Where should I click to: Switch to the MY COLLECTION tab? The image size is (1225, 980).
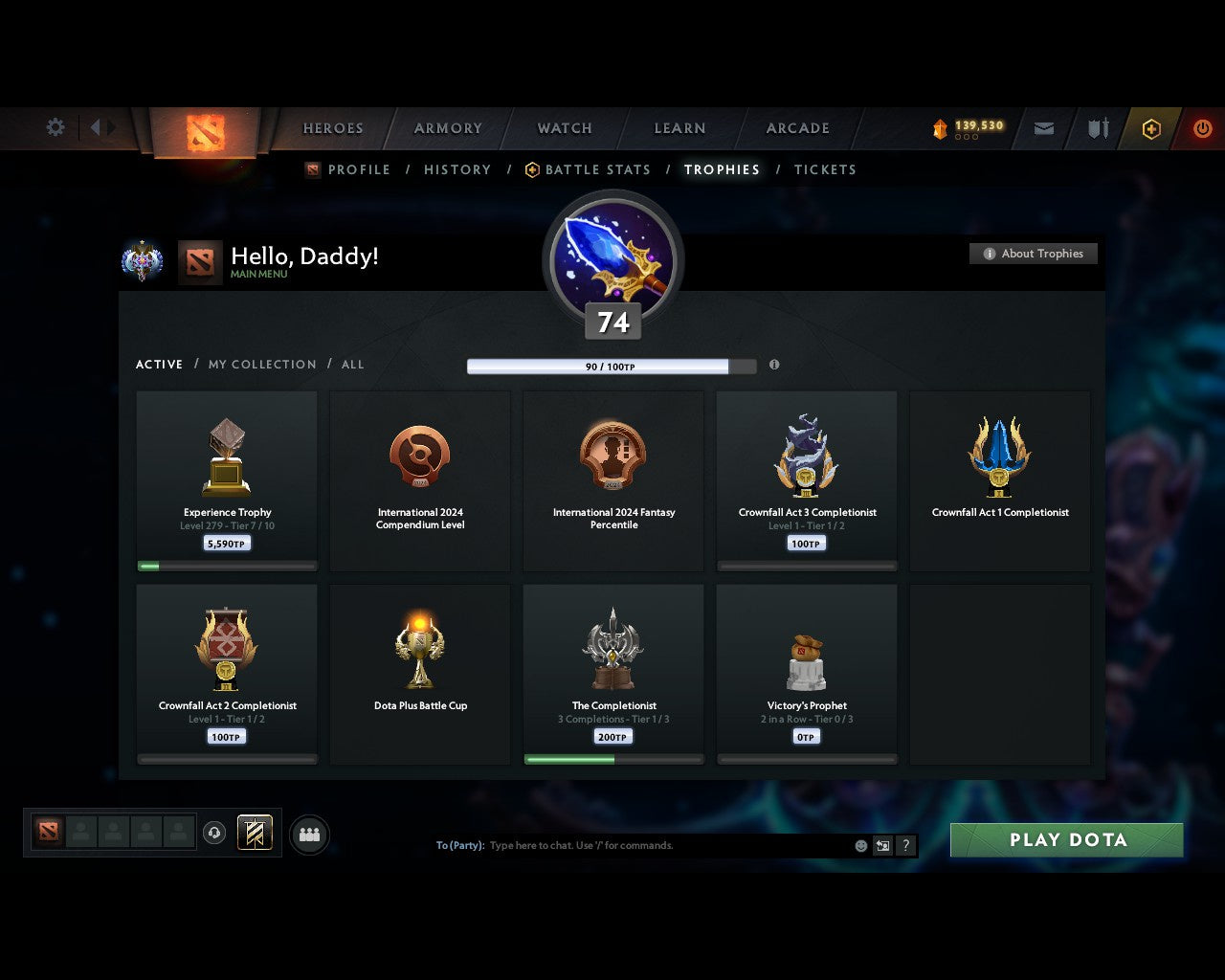click(261, 365)
